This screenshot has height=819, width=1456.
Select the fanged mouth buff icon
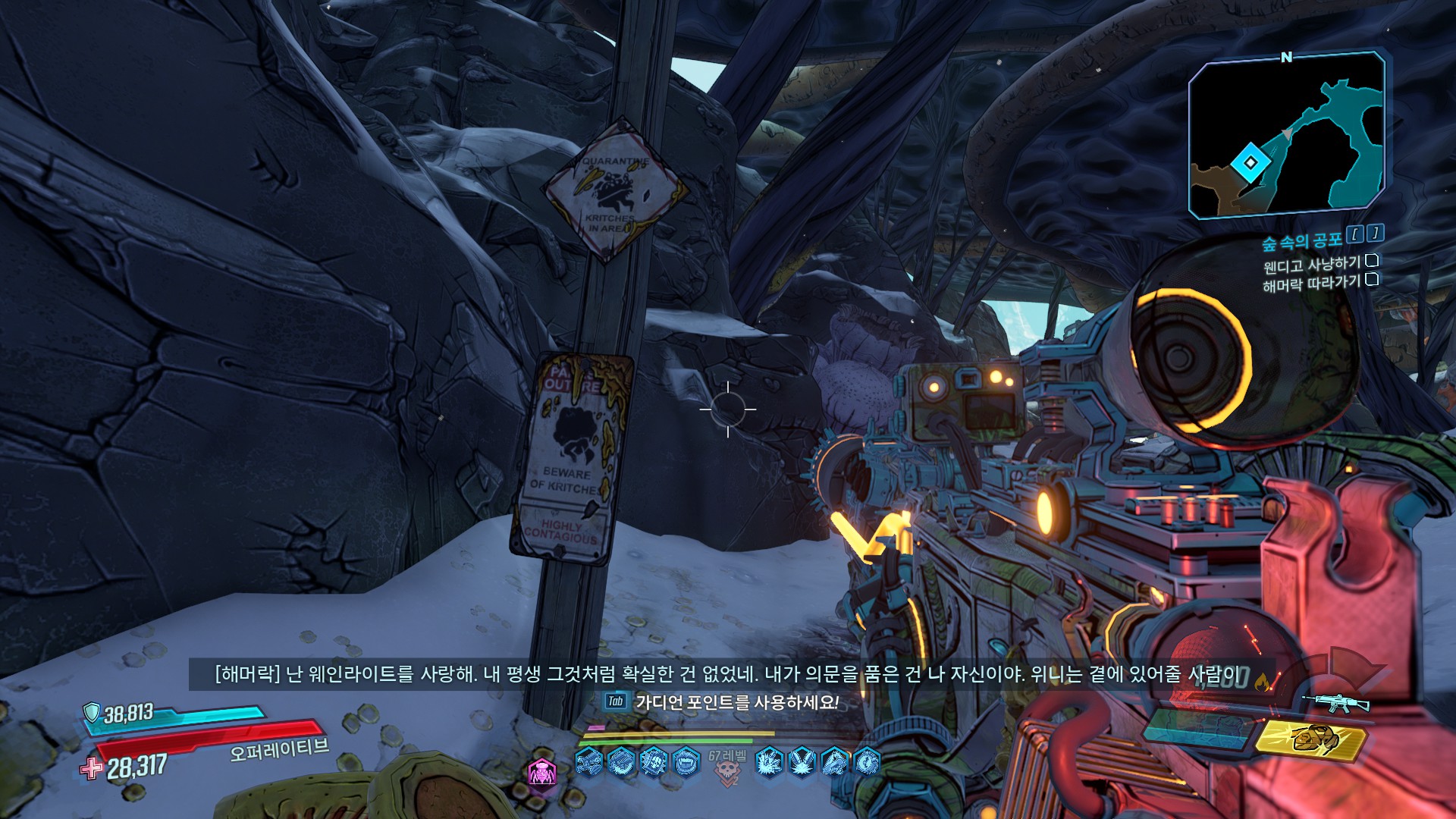tap(687, 761)
